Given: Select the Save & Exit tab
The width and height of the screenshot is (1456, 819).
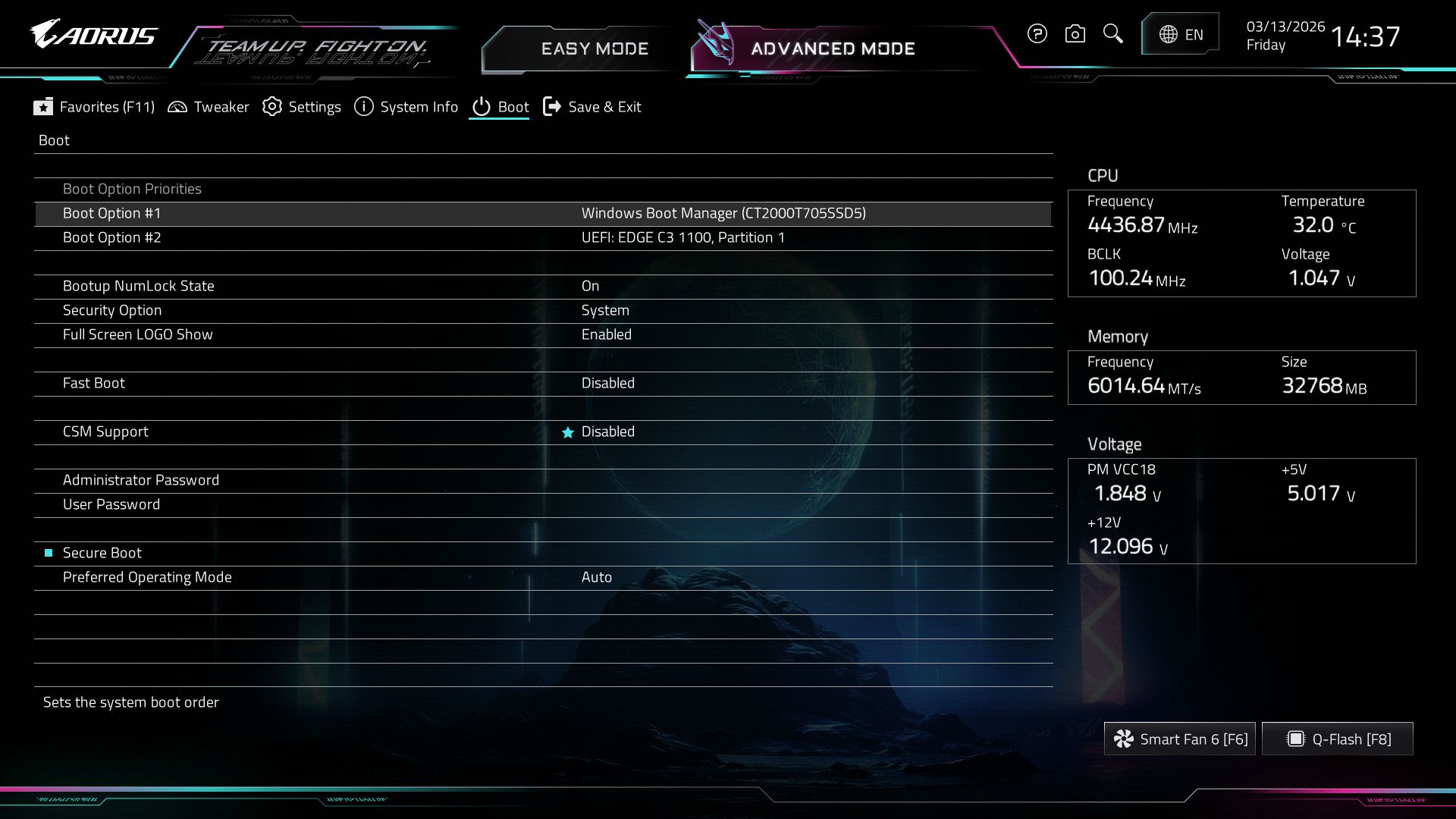Looking at the screenshot, I should click(592, 107).
